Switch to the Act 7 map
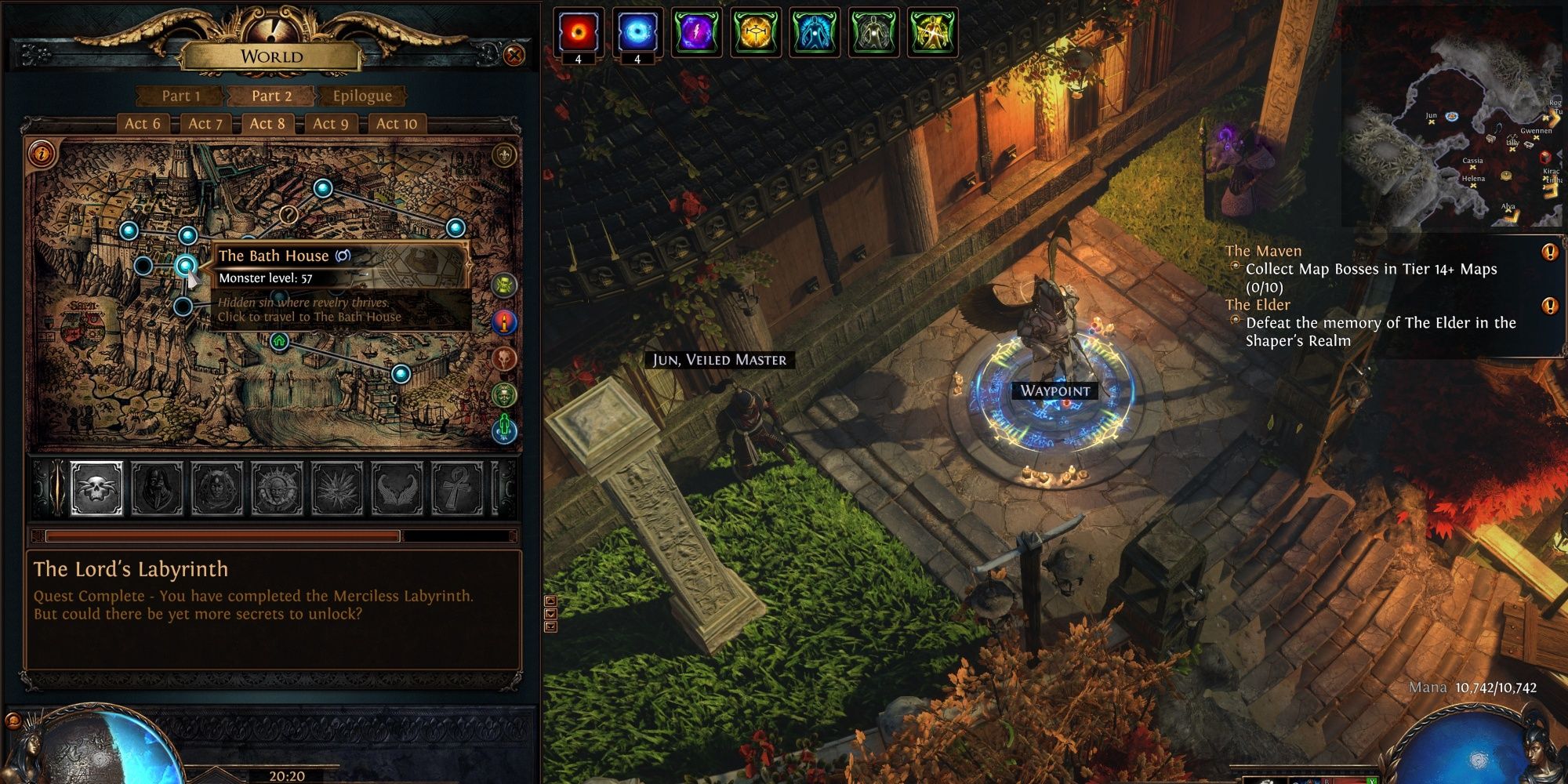The height and width of the screenshot is (784, 1568). click(205, 123)
